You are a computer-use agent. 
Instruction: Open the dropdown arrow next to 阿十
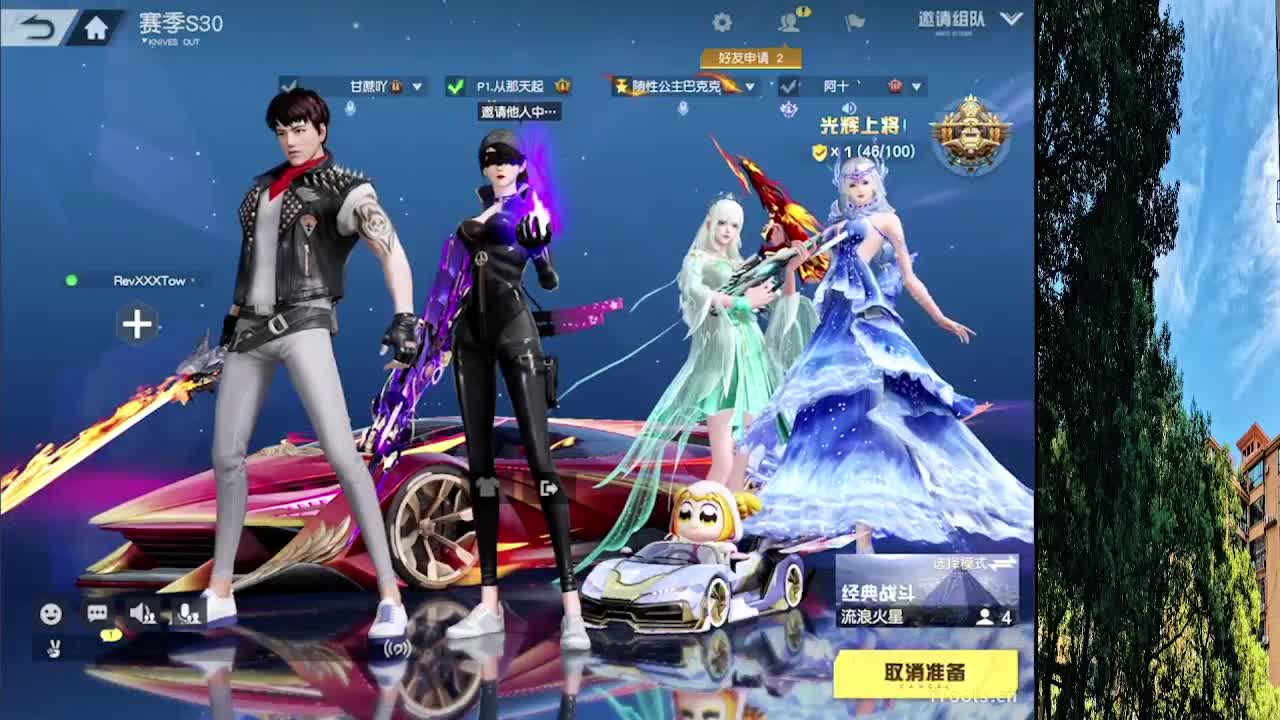(x=914, y=86)
